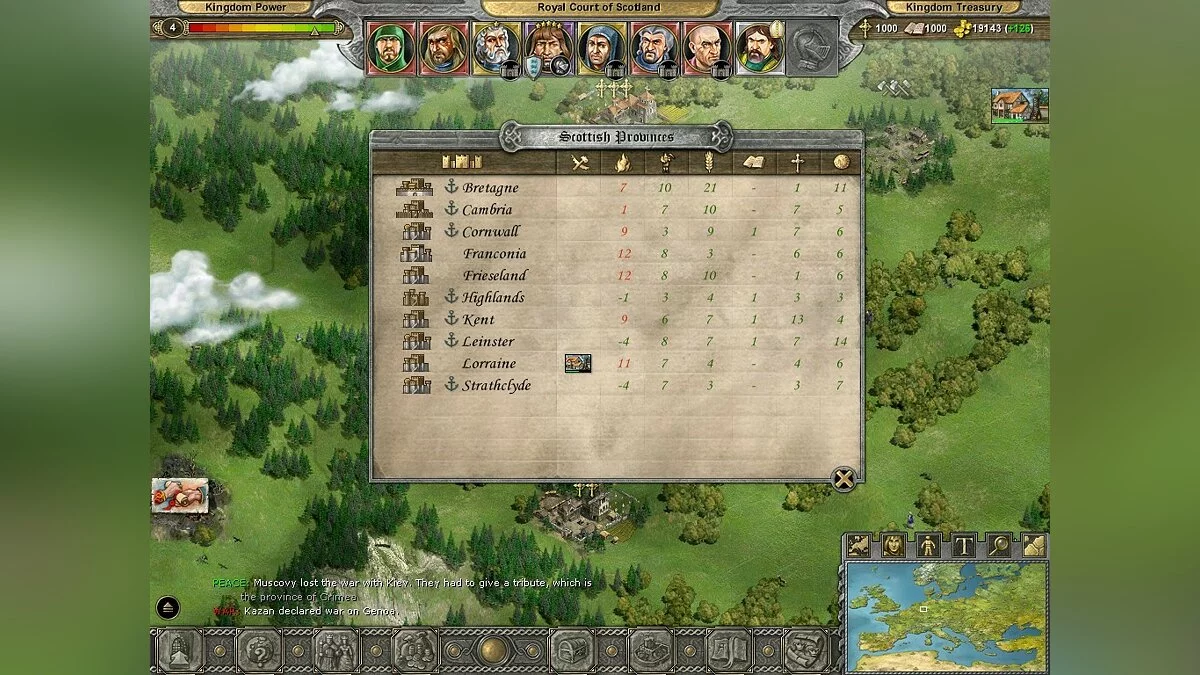Choose the Kent province row
1200x675 pixels.
pyautogui.click(x=478, y=320)
